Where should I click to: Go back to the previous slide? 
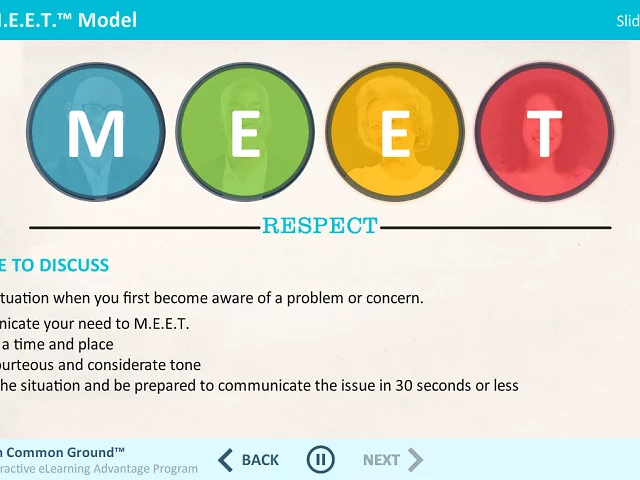pyautogui.click(x=248, y=460)
